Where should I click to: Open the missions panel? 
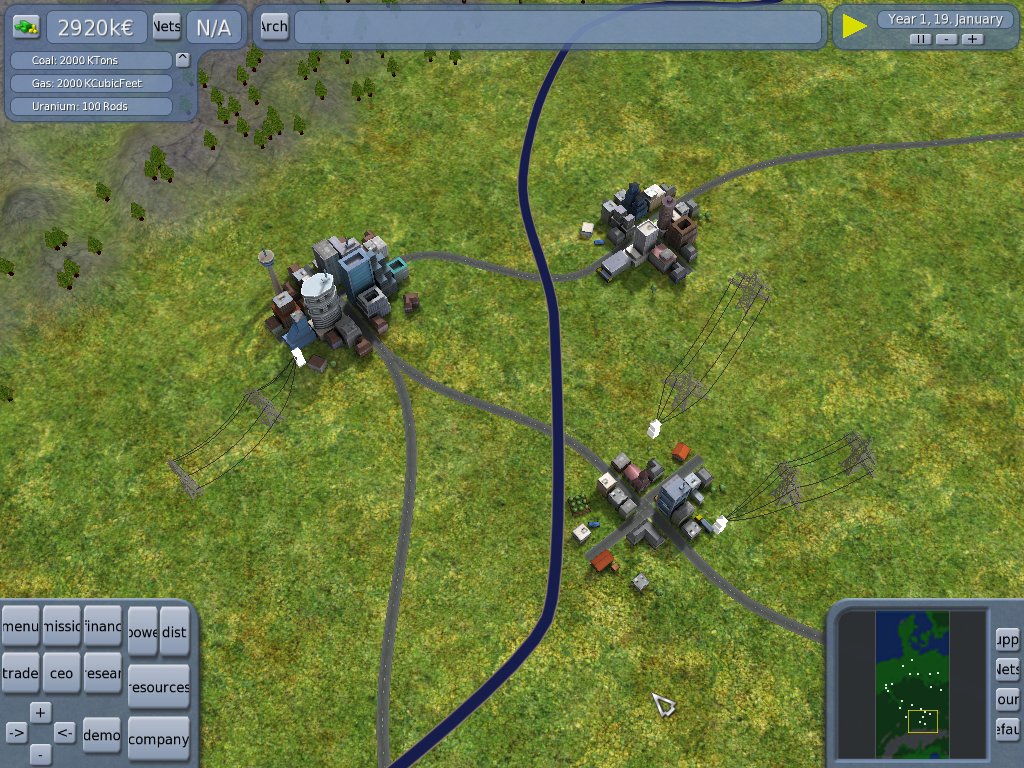pyautogui.click(x=61, y=626)
